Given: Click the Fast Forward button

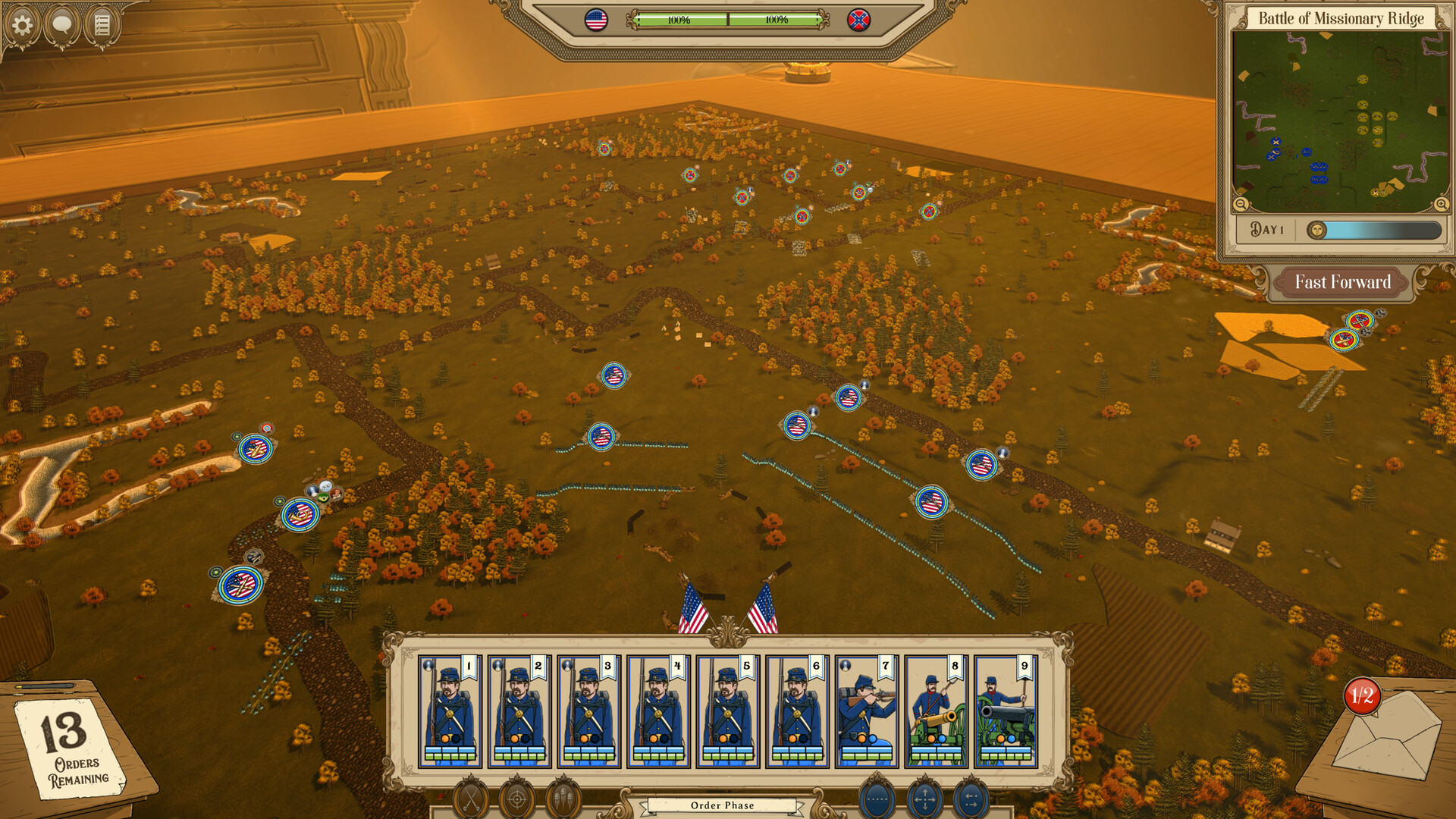Looking at the screenshot, I should [1342, 282].
